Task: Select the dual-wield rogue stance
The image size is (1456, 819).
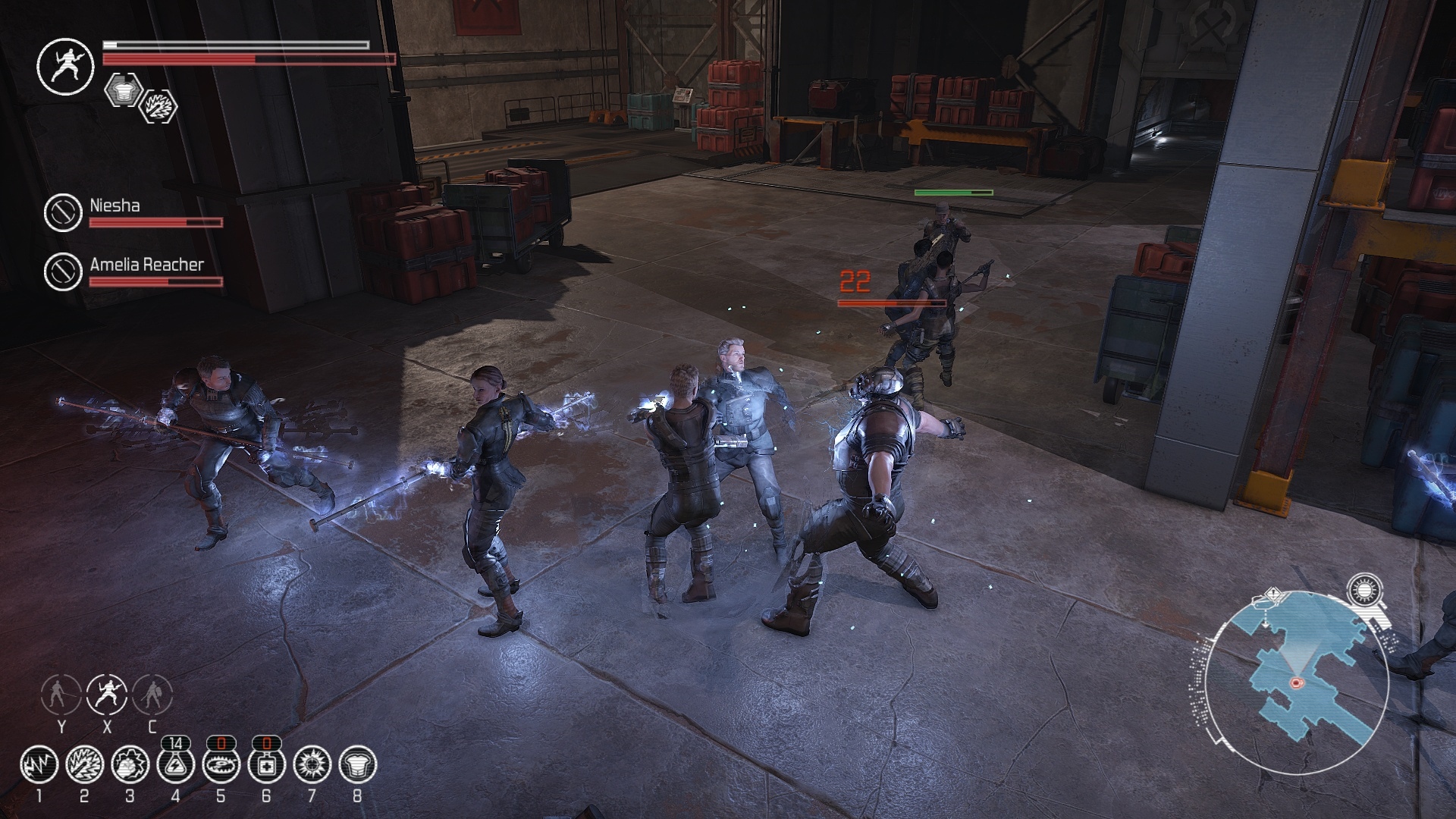Action: point(107,694)
